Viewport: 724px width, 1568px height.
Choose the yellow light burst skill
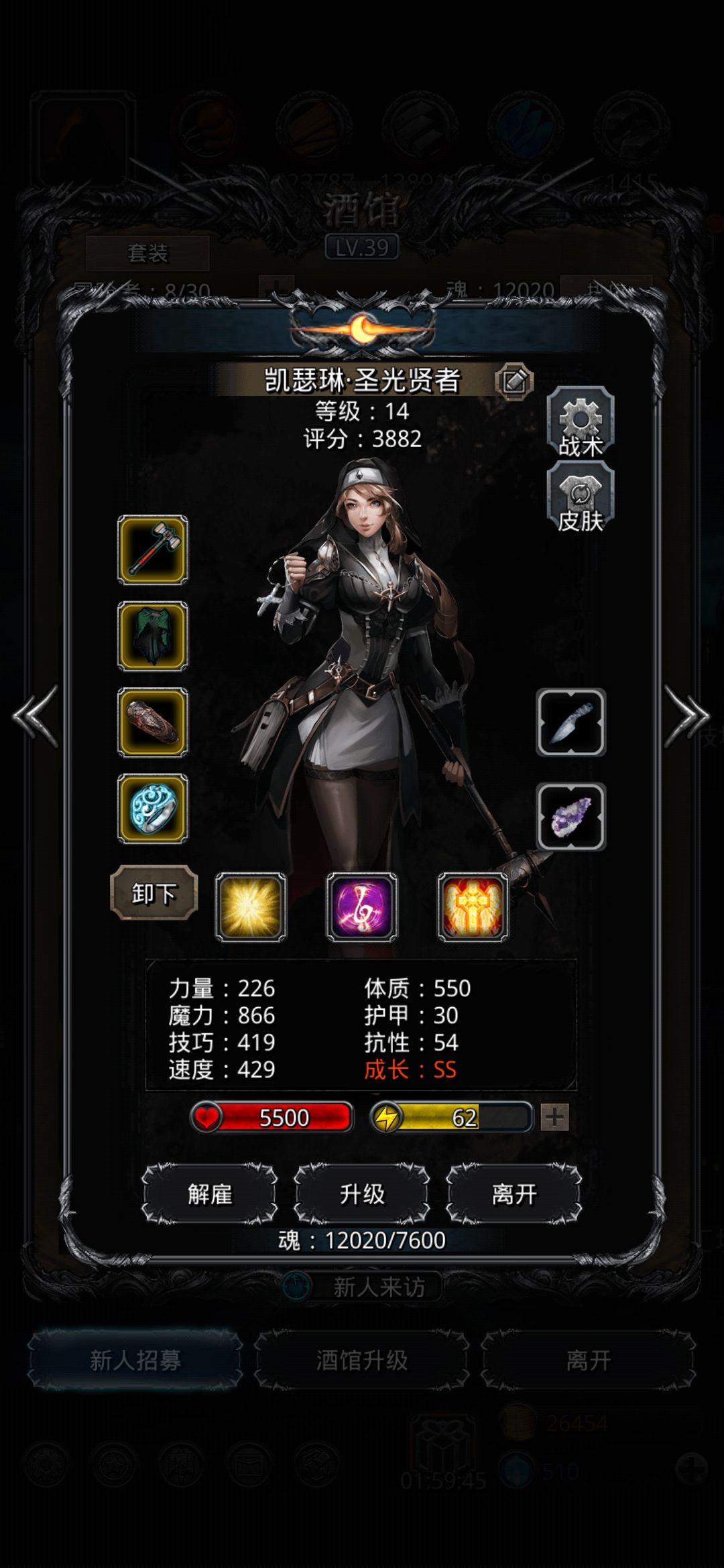[251, 907]
